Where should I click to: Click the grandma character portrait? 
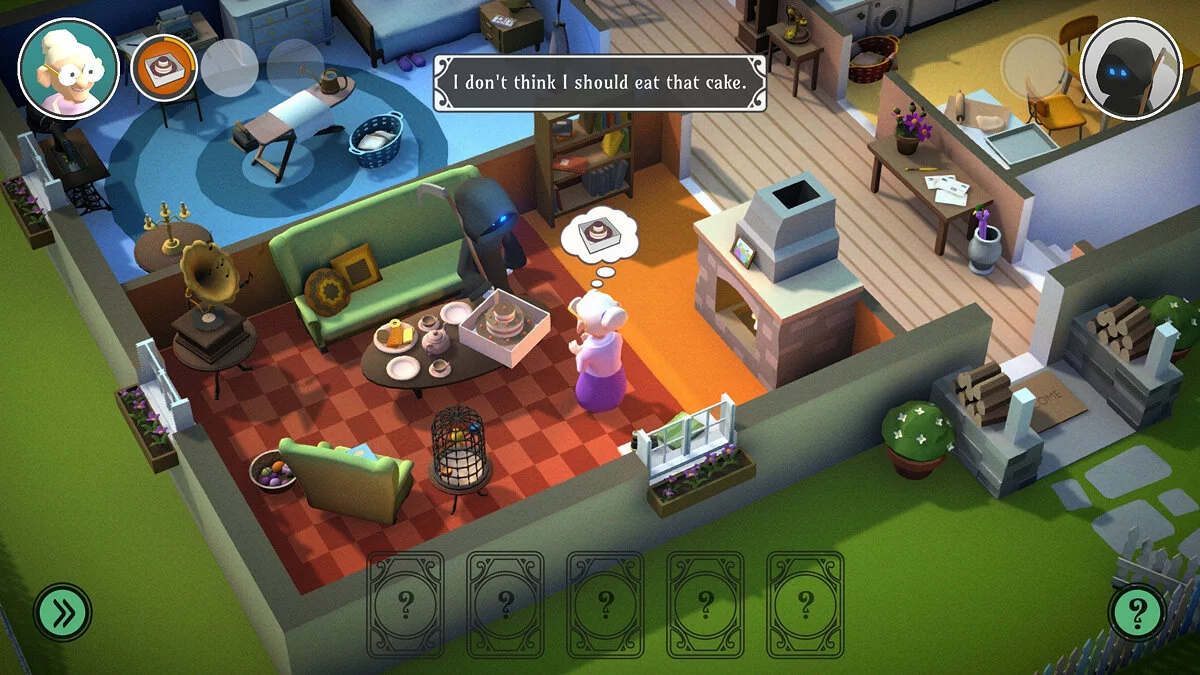point(68,68)
